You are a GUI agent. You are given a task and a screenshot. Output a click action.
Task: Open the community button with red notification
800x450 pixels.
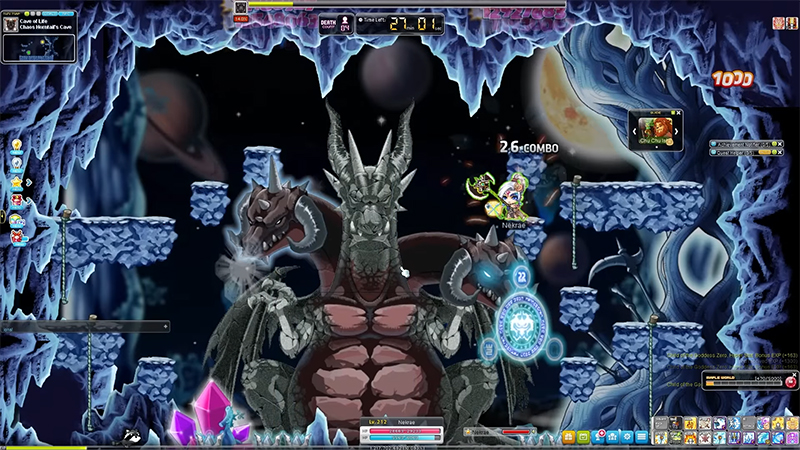597,437
